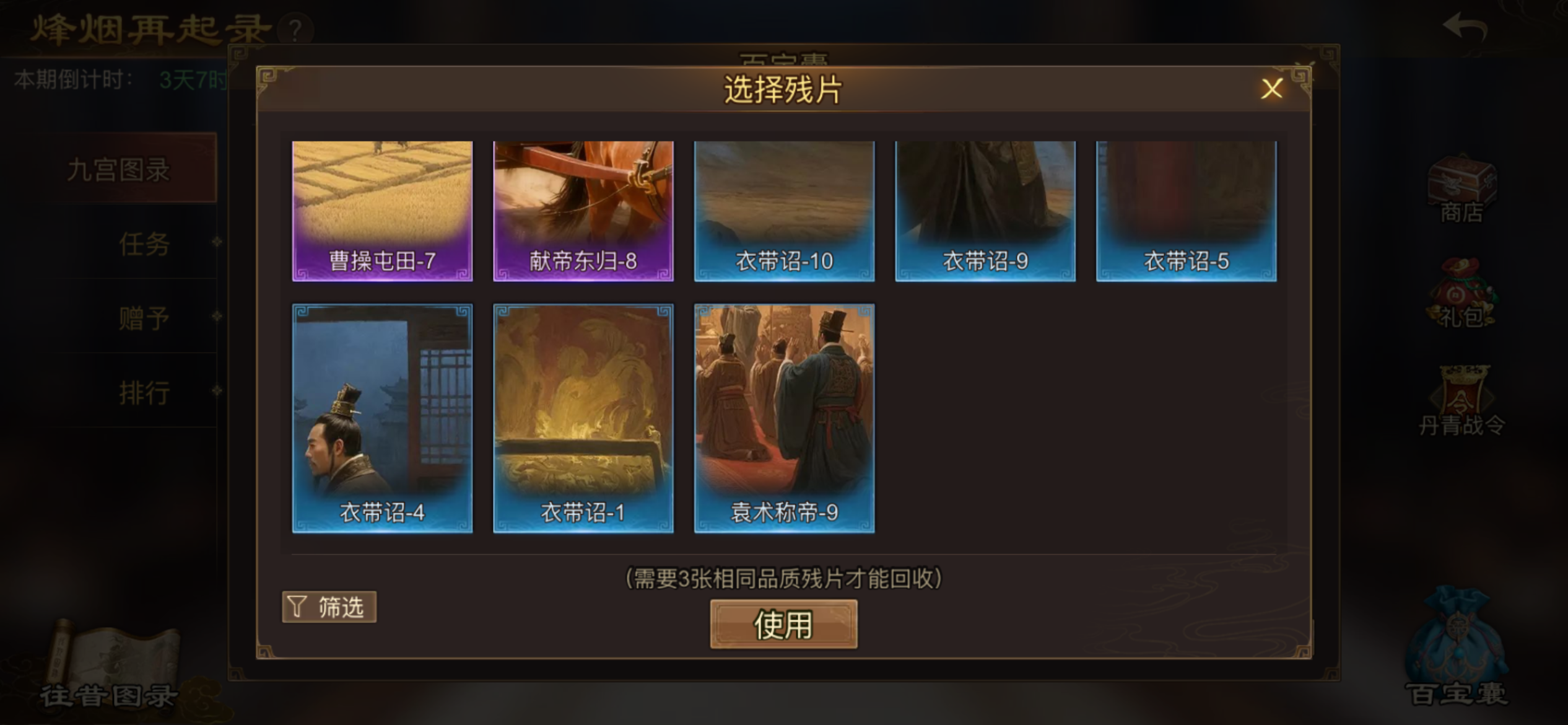
Task: Select the 衣带诏-10 fragment
Action: point(783,211)
